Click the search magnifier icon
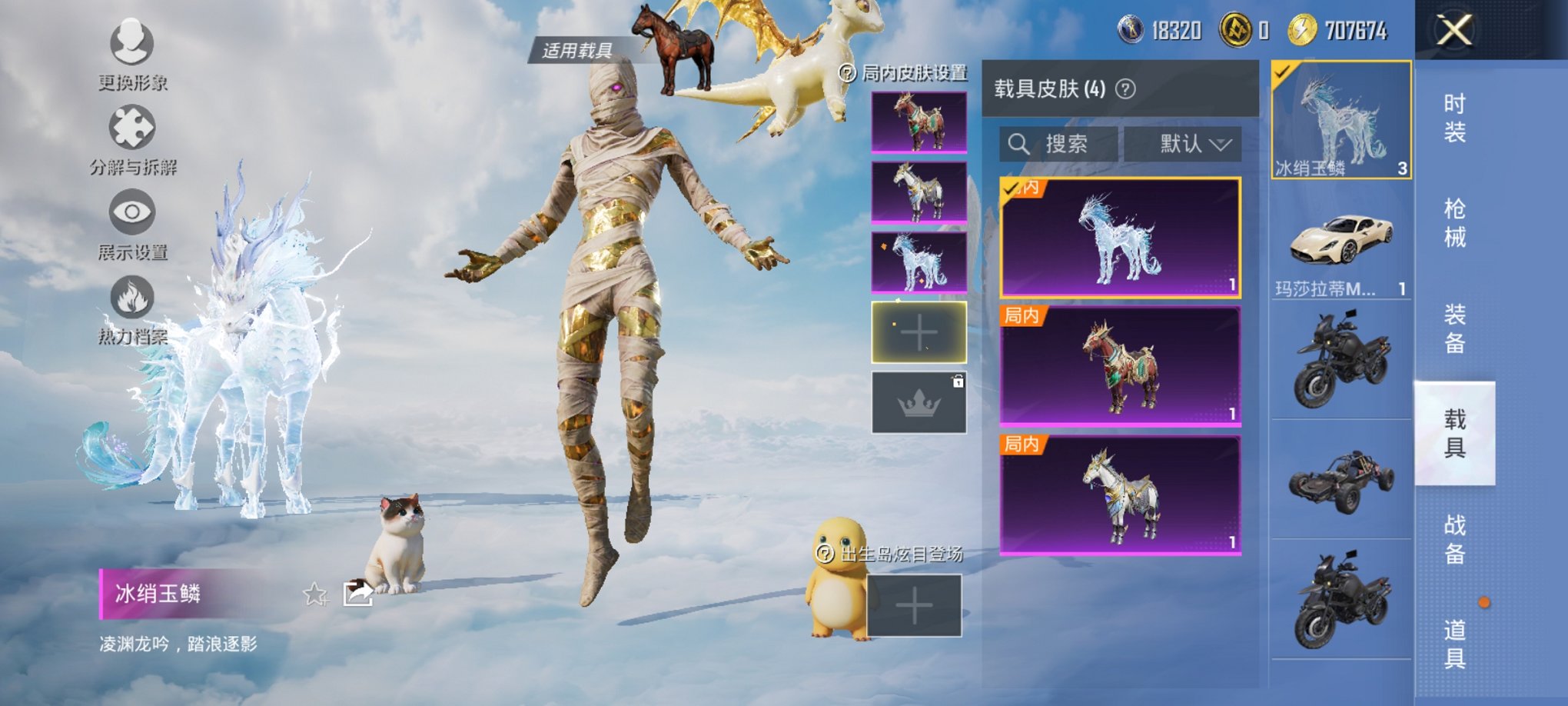Image resolution: width=1568 pixels, height=706 pixels. 1020,143
